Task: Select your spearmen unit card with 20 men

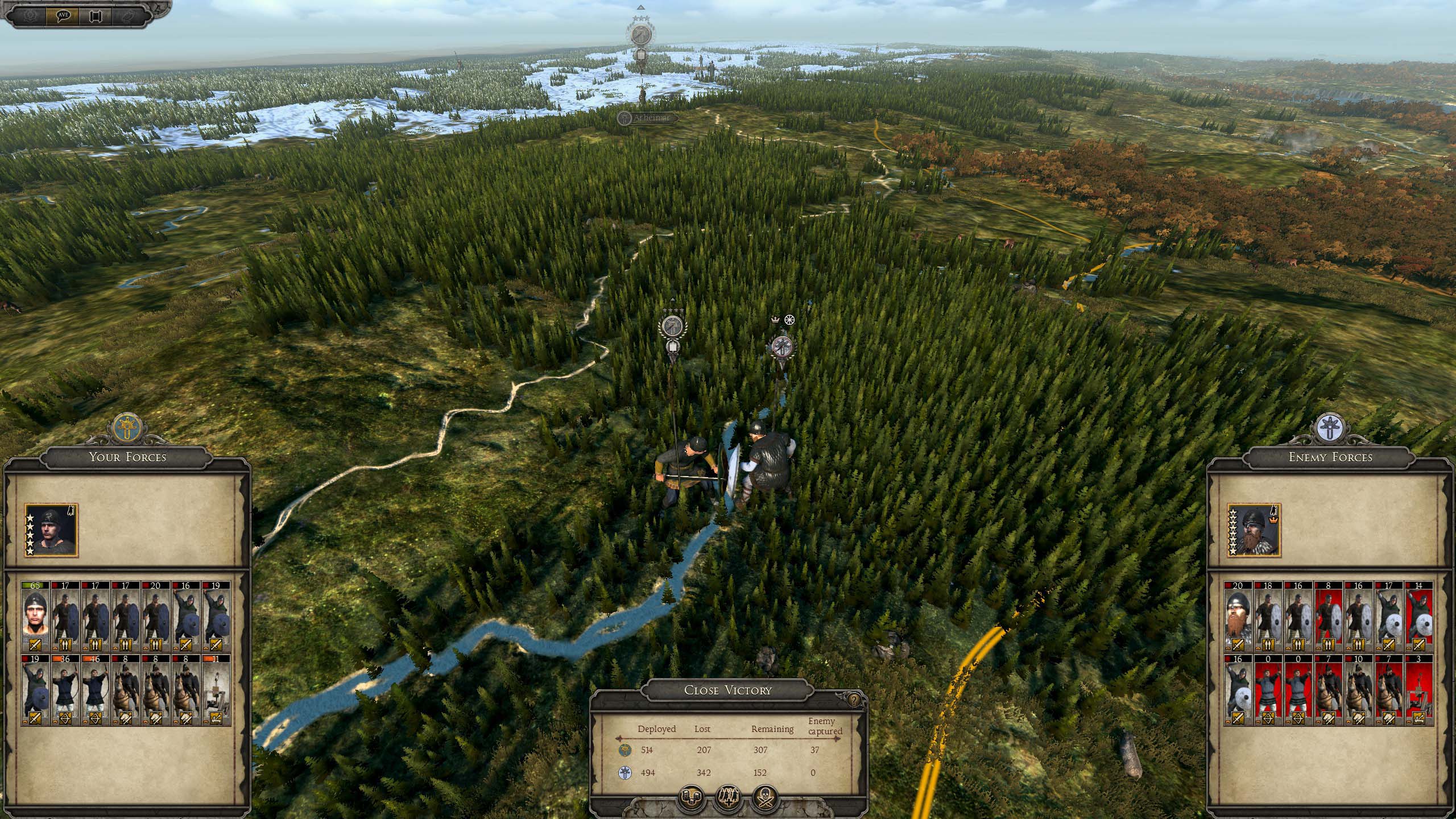Action: pyautogui.click(x=156, y=616)
